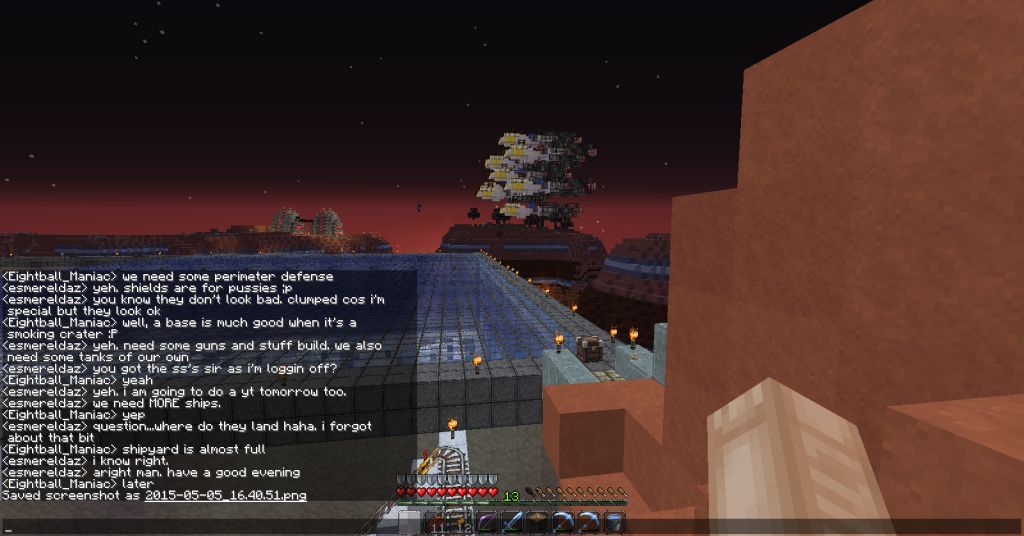Choose the hotbar stack of 12 items
Viewport: 1024px width, 536px height.
click(x=459, y=521)
